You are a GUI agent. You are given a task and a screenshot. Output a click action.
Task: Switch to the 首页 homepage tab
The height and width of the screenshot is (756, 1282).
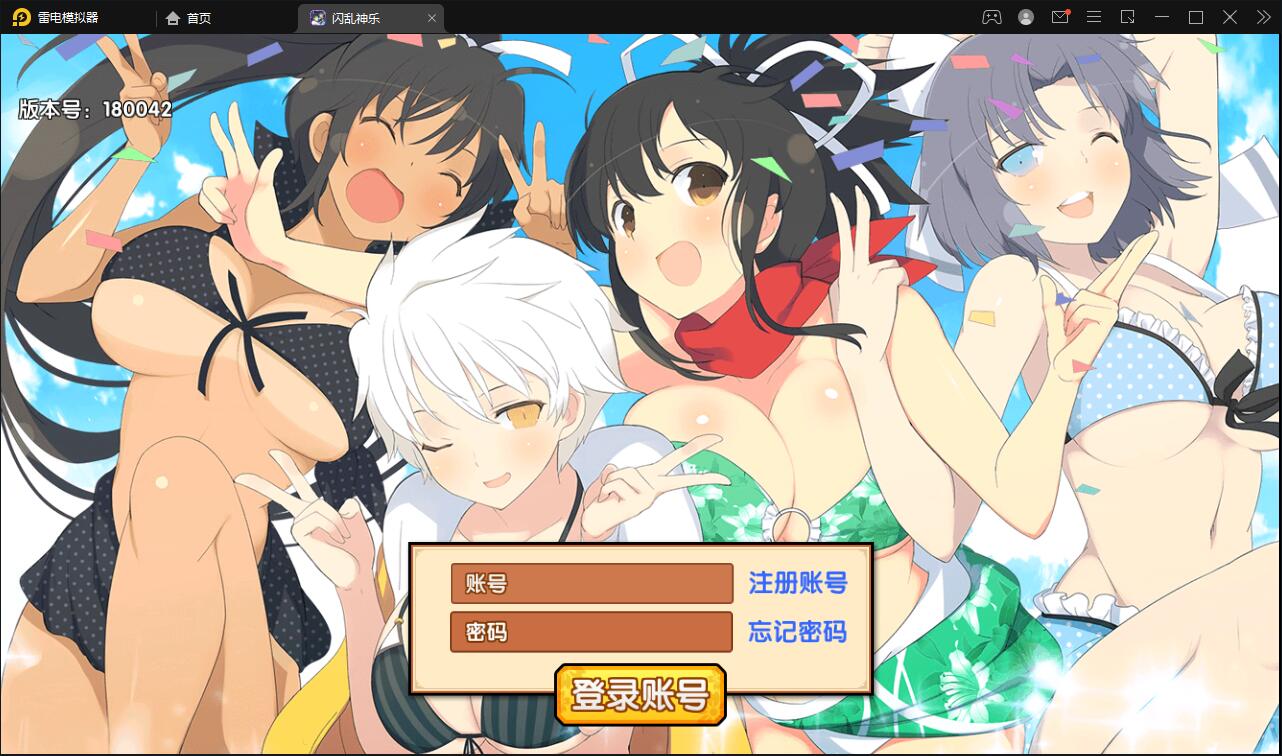(x=196, y=17)
